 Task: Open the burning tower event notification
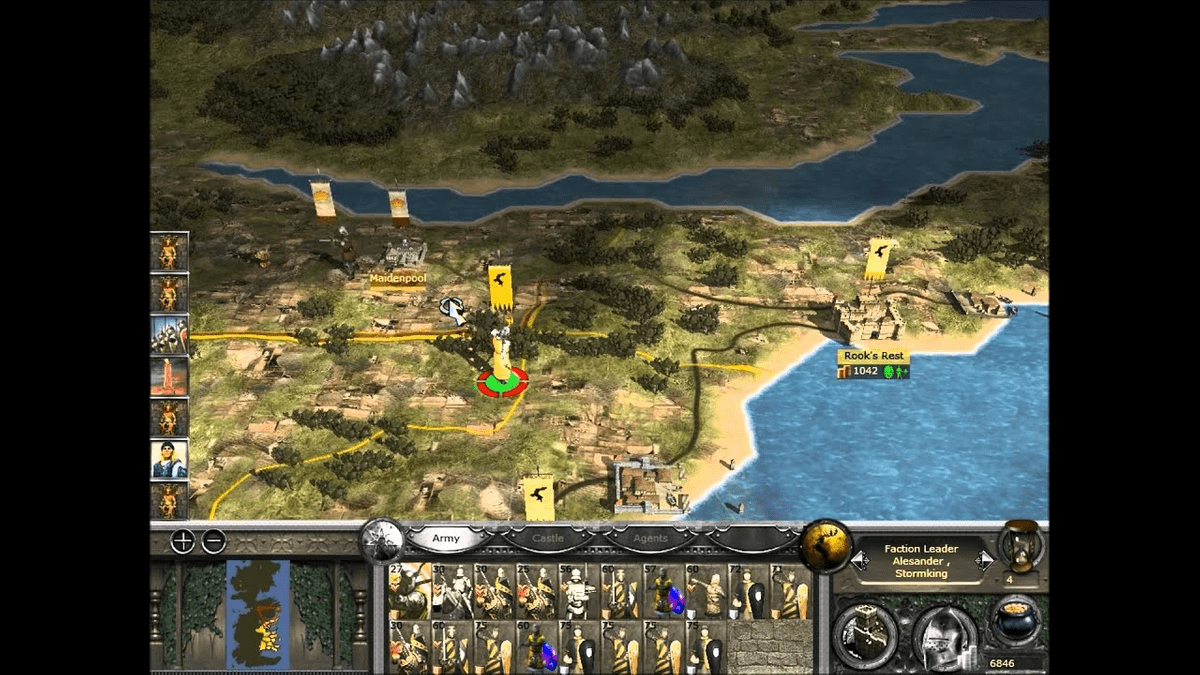169,377
